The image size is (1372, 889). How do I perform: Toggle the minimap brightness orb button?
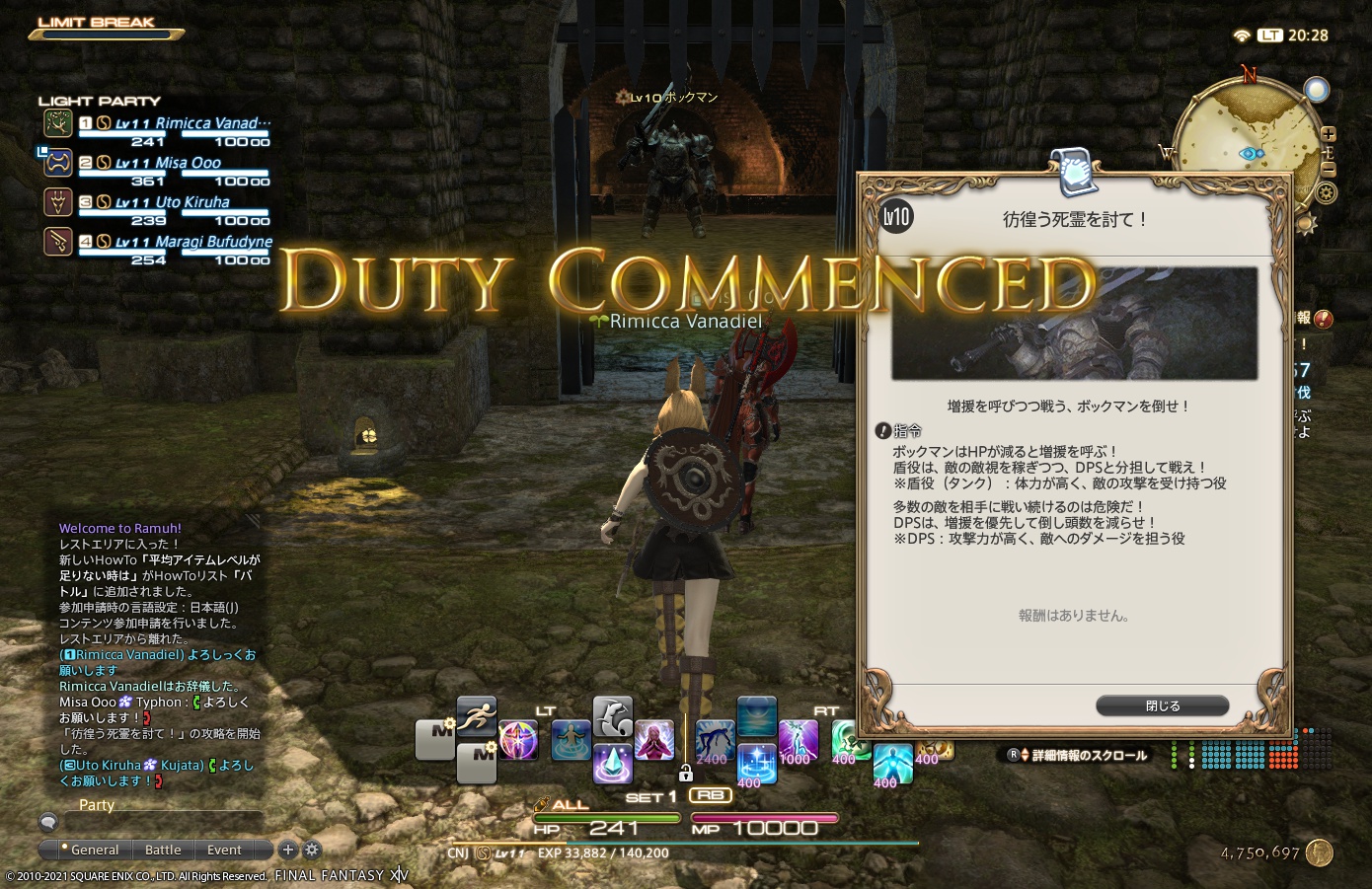[x=1317, y=89]
